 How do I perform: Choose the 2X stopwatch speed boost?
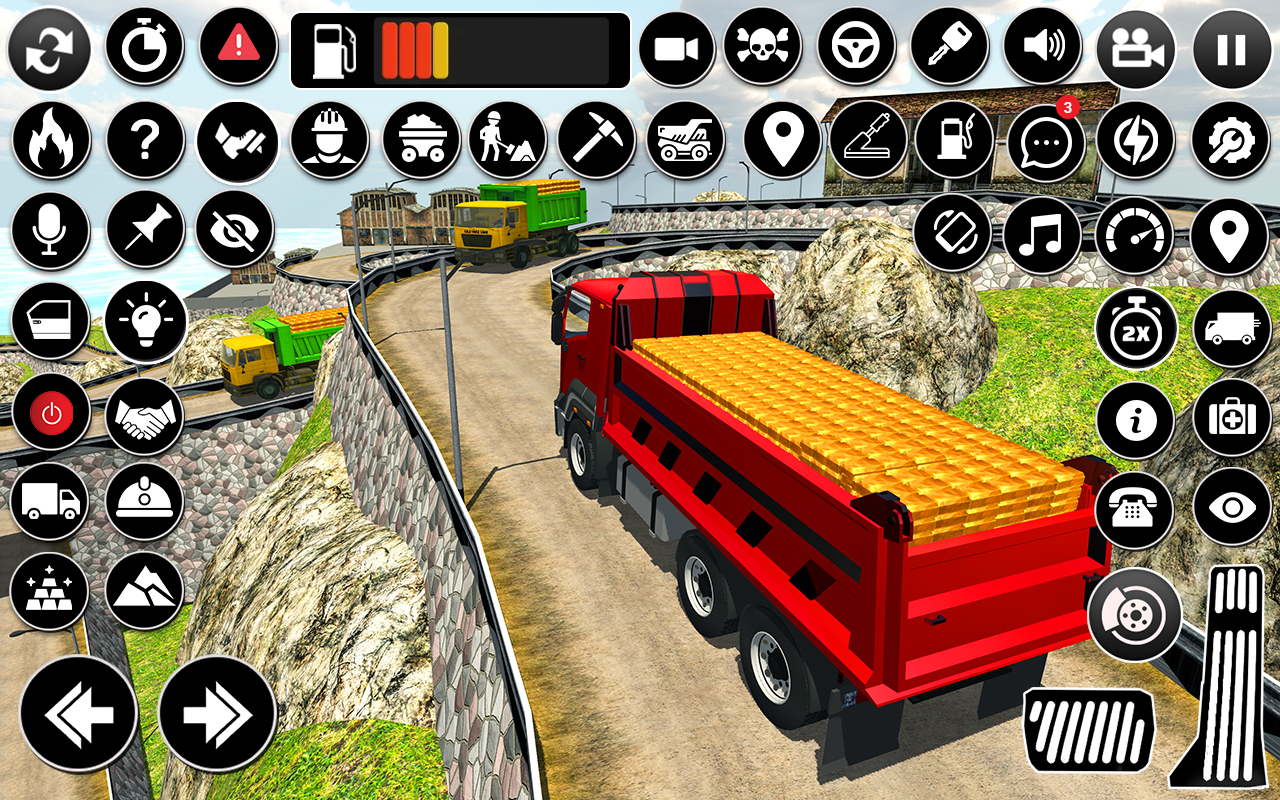click(1135, 328)
